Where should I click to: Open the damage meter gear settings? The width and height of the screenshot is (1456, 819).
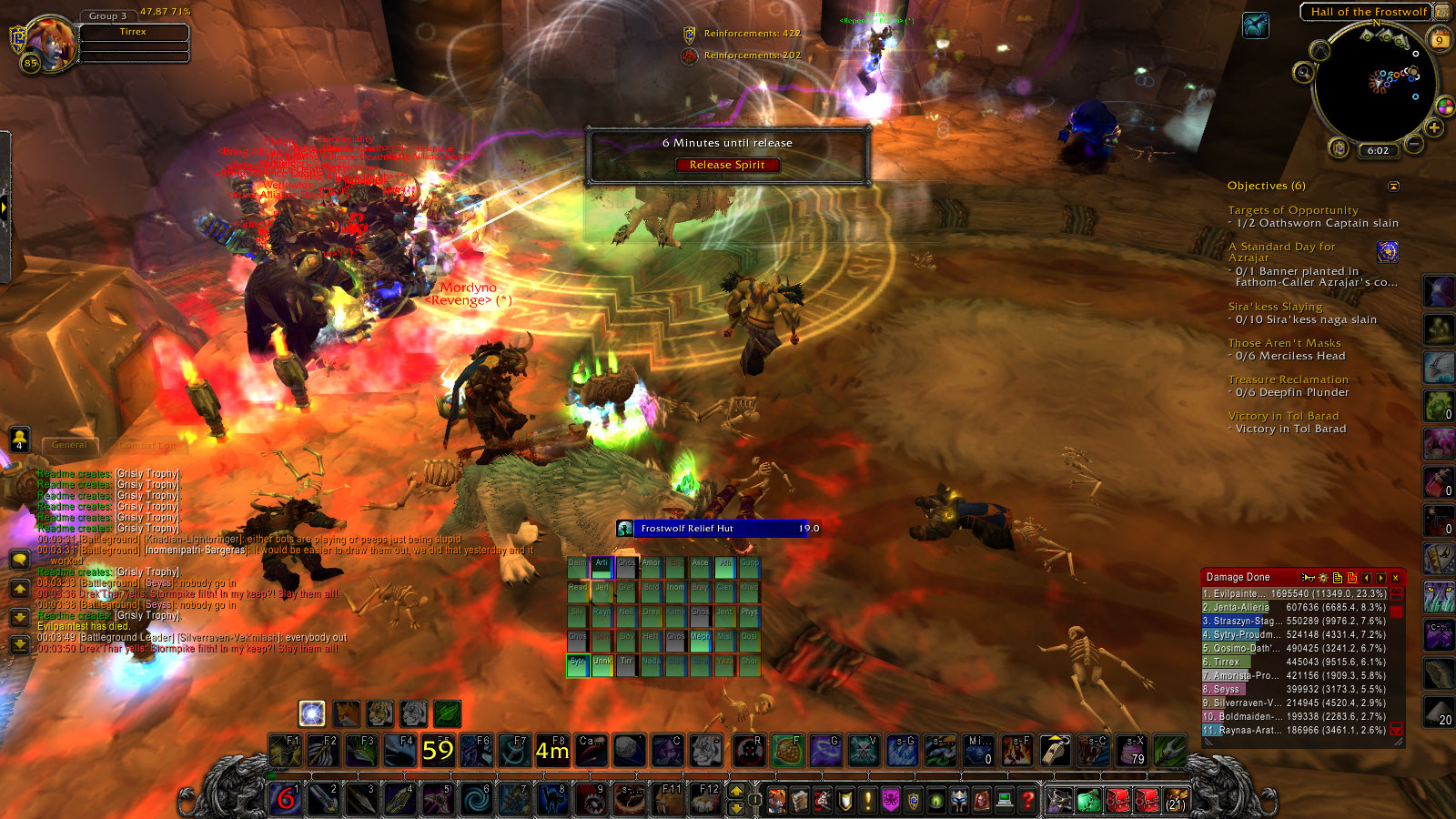tap(1322, 578)
